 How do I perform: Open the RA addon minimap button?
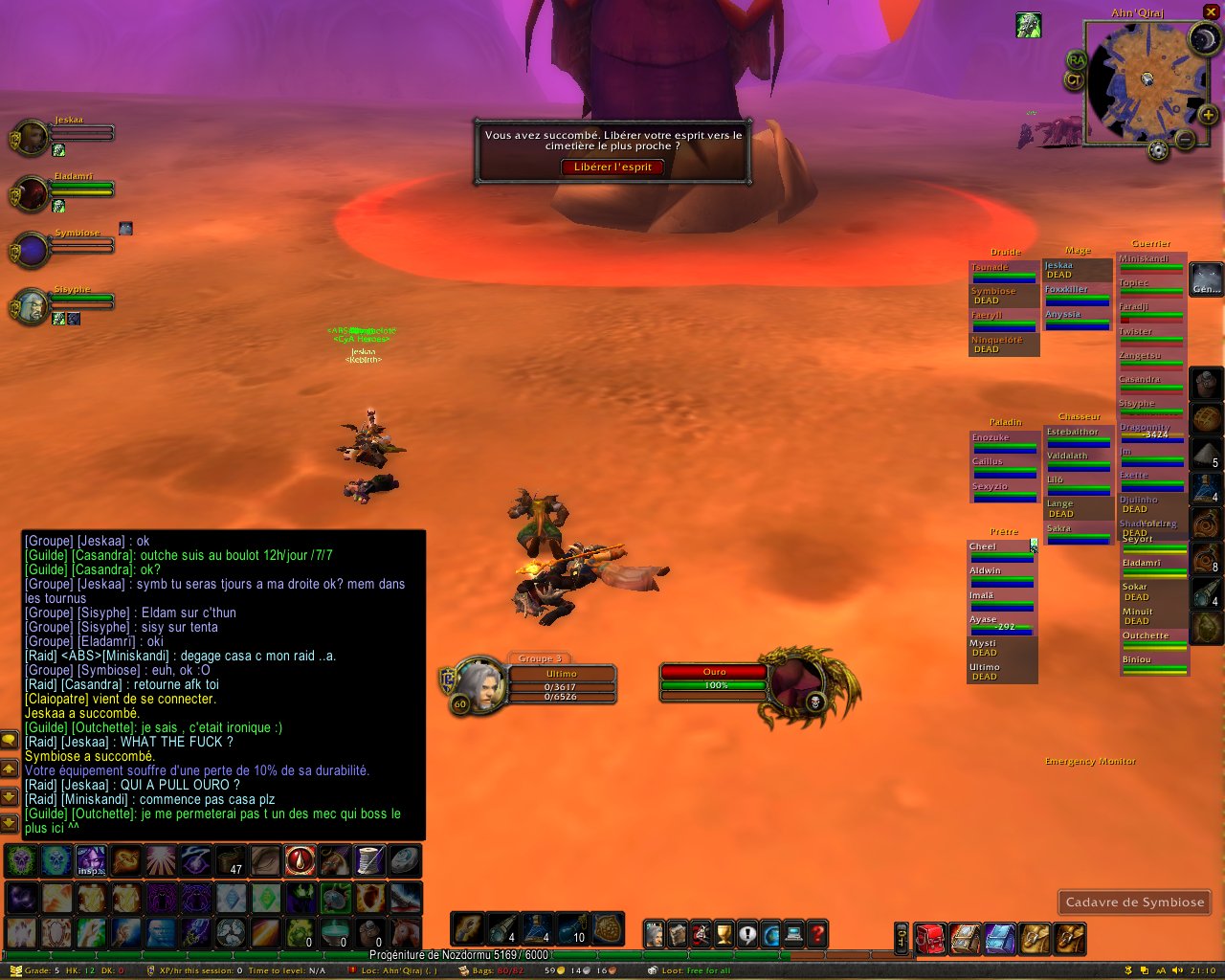(1076, 60)
